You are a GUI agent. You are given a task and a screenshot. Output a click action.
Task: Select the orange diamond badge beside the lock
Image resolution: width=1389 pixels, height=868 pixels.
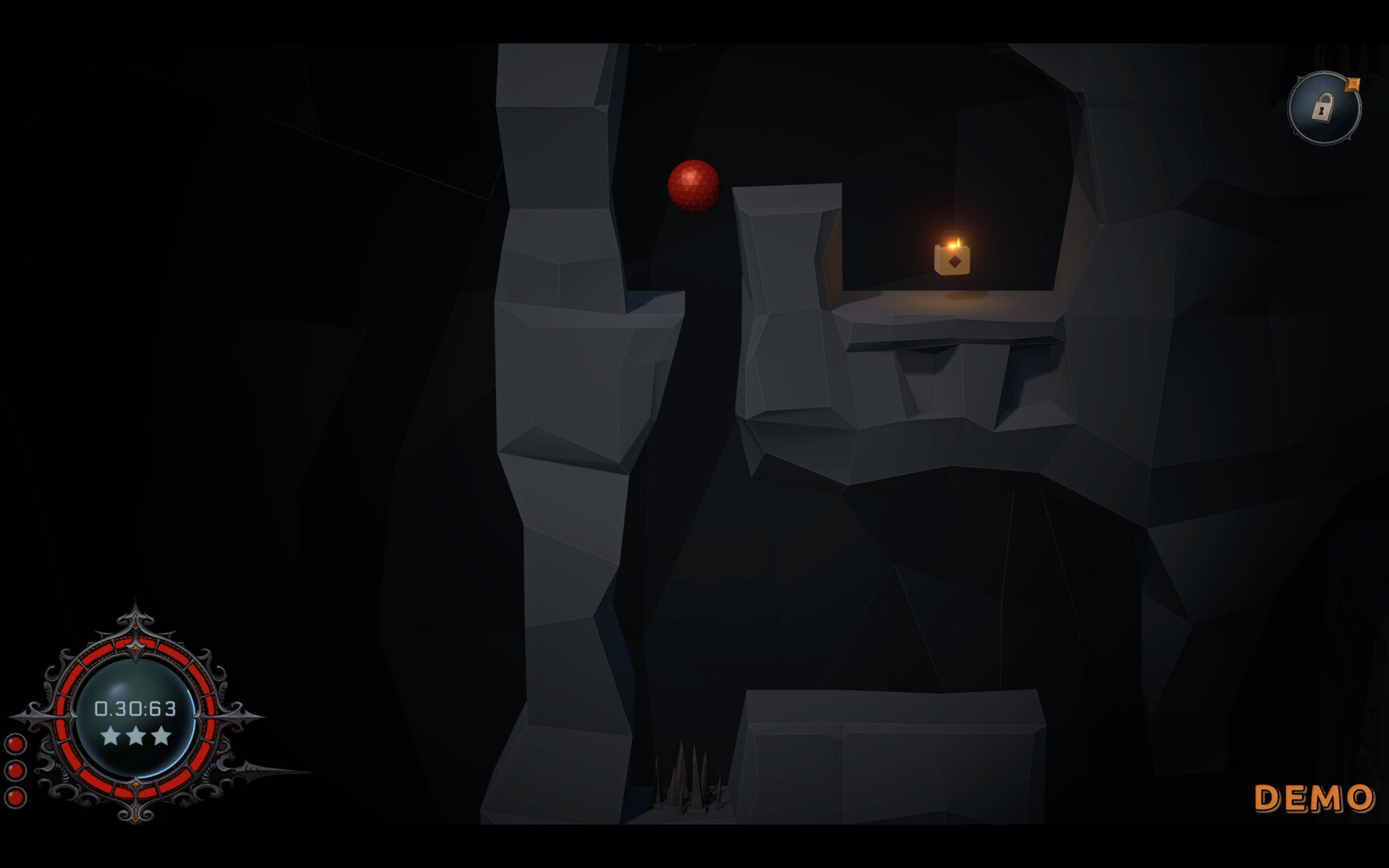(1352, 84)
